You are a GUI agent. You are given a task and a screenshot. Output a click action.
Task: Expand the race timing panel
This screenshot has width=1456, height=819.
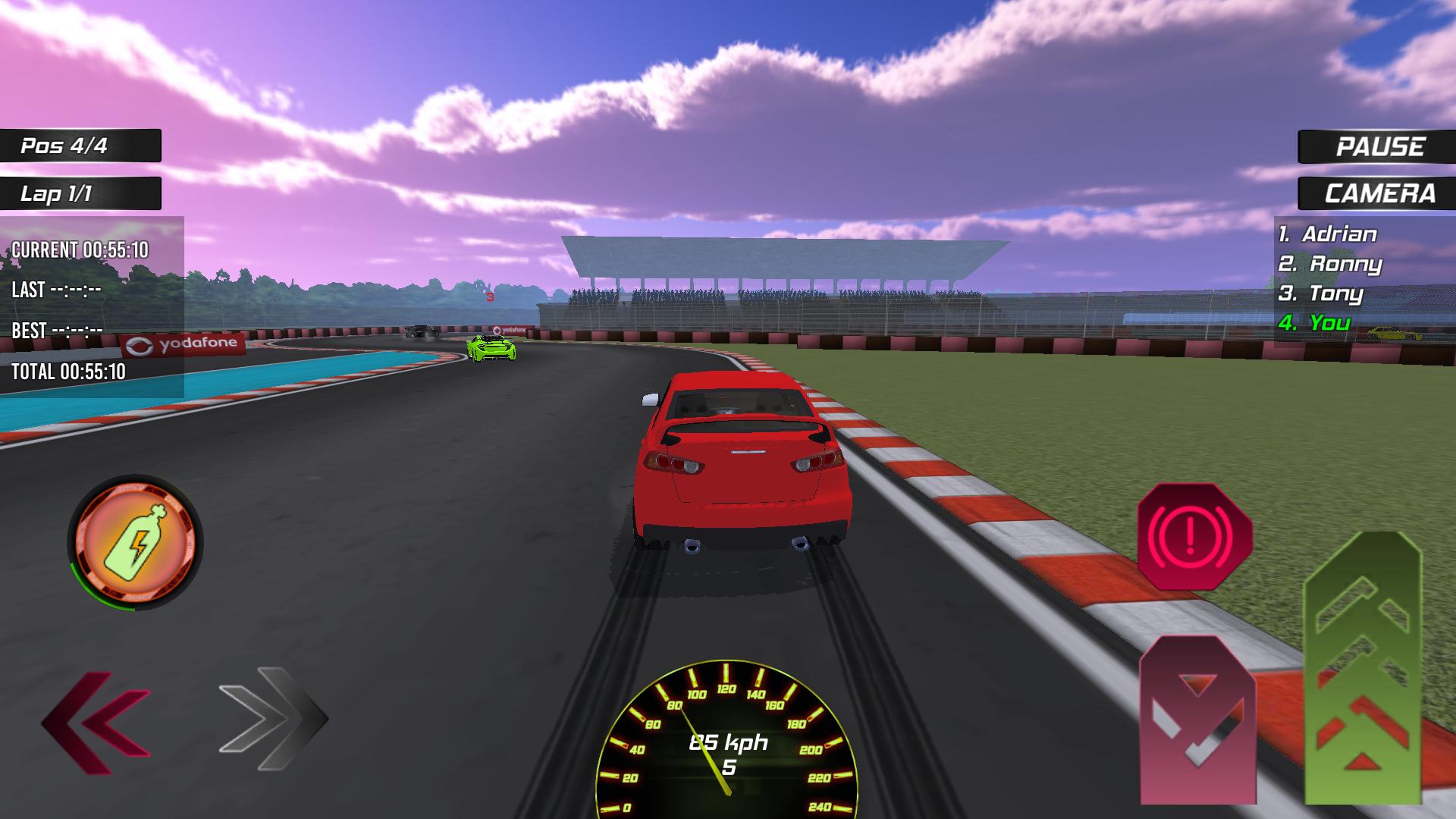pyautogui.click(x=91, y=303)
